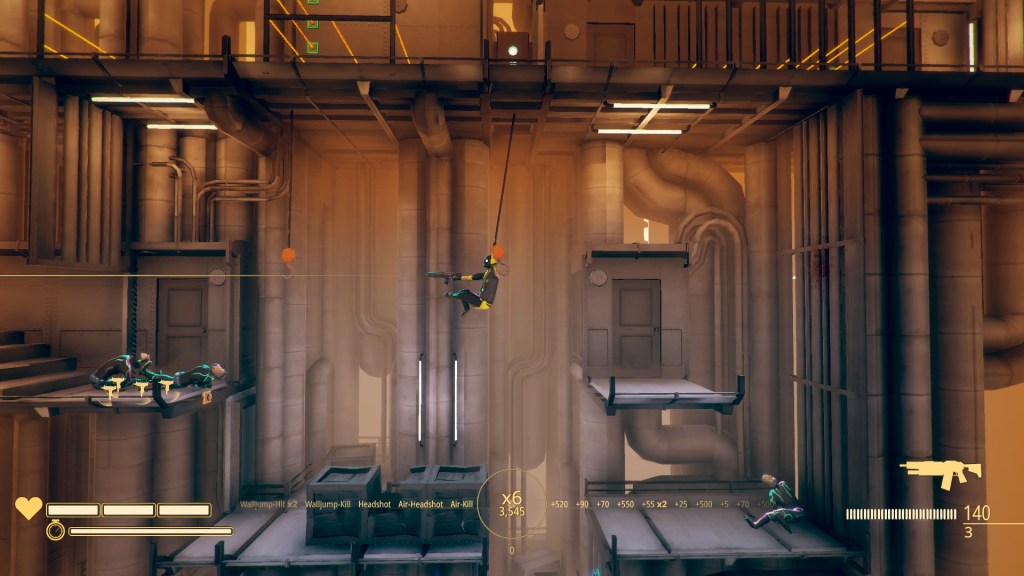Click the stopwatch focus icon
The width and height of the screenshot is (1024, 576).
point(55,531)
